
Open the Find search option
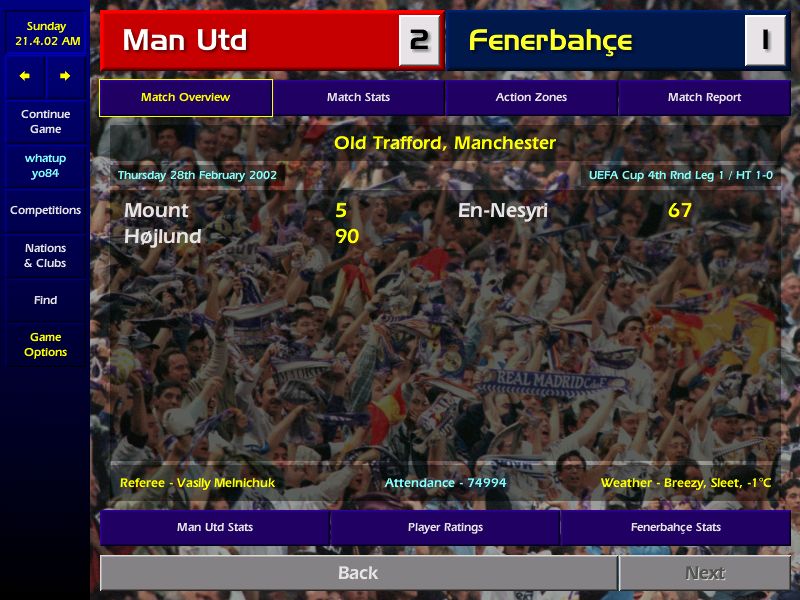click(x=45, y=300)
